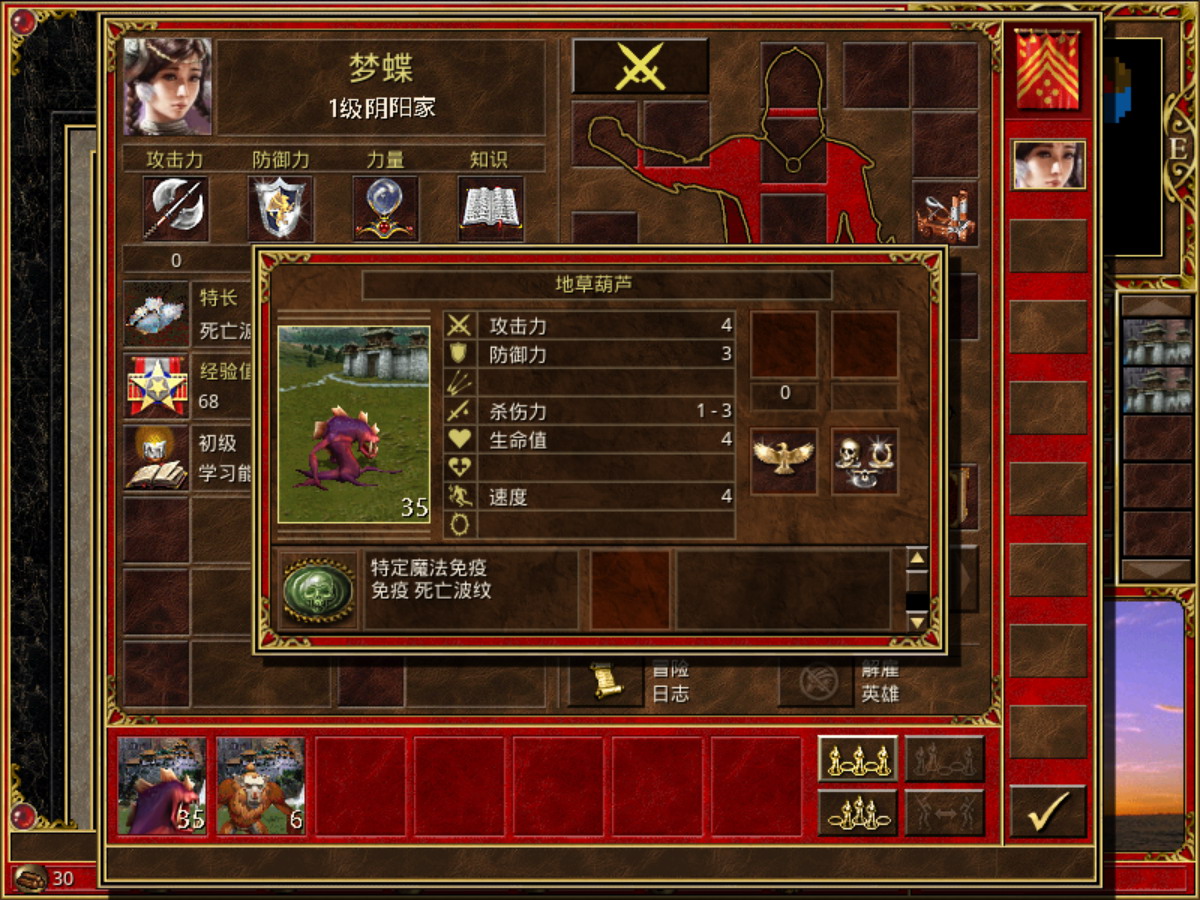Select the green skull immunity ability icon
The image size is (1200, 900).
tap(318, 590)
